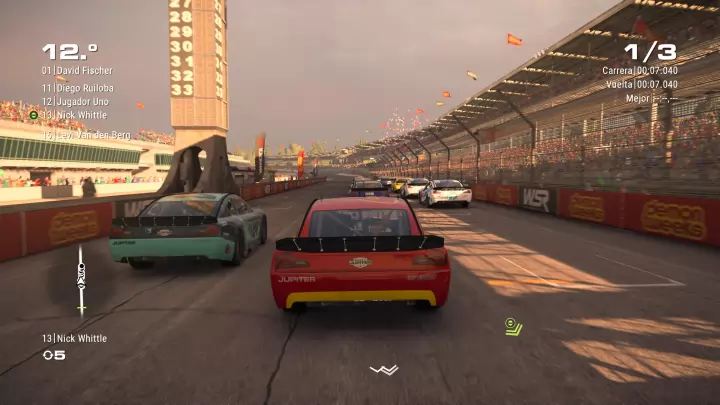Select Diego Ruiloba's row in the standings
This screenshot has width=720, height=405.
(x=77, y=87)
